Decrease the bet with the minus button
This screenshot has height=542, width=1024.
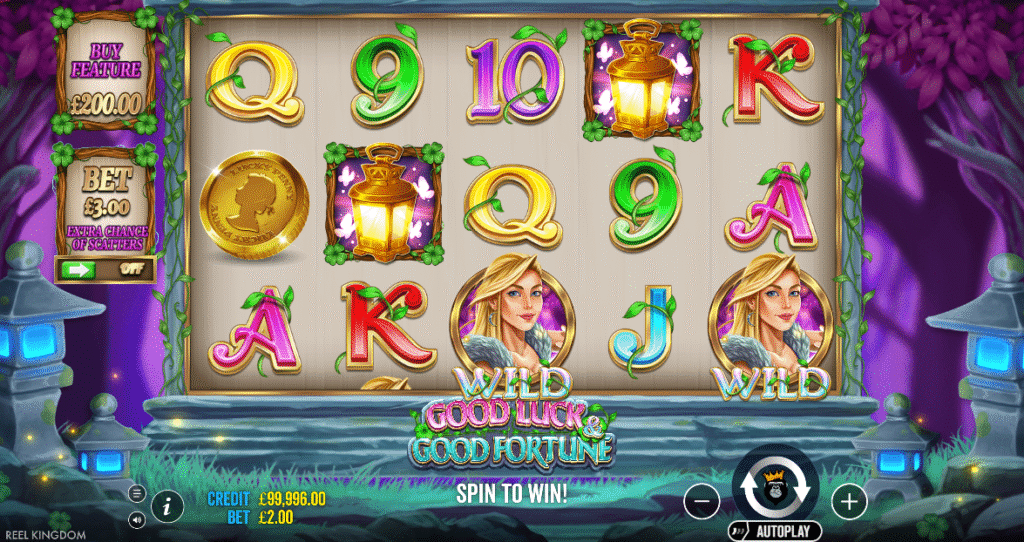[703, 498]
